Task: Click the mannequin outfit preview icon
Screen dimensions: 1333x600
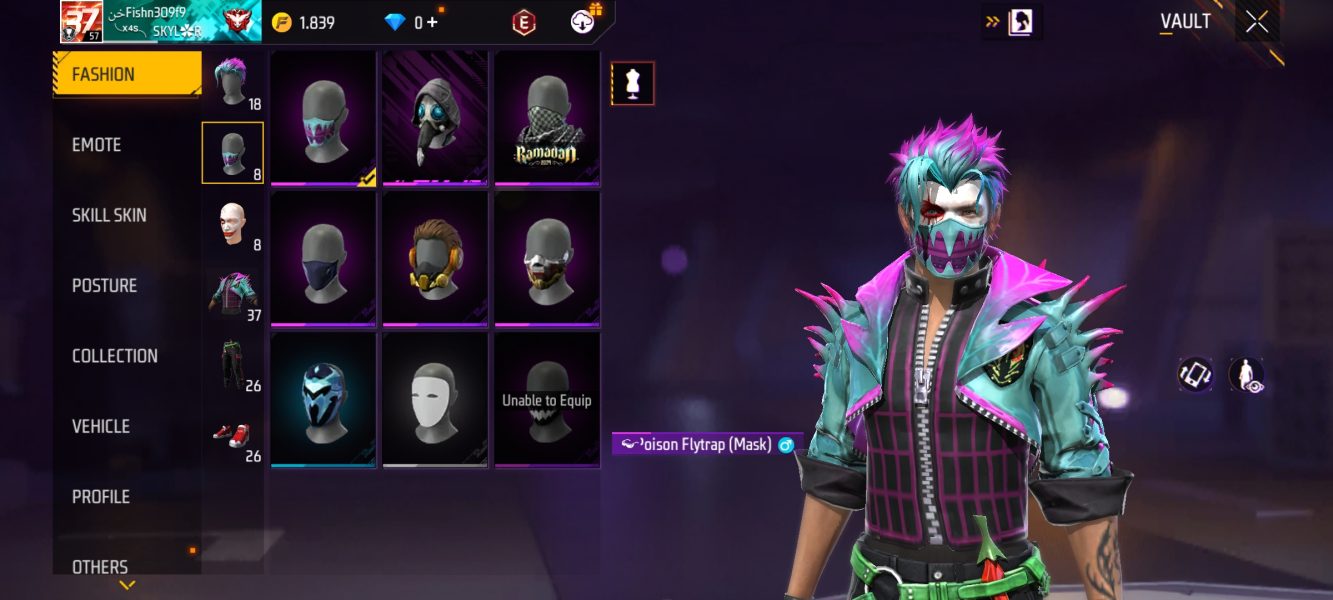Action: 632,84
